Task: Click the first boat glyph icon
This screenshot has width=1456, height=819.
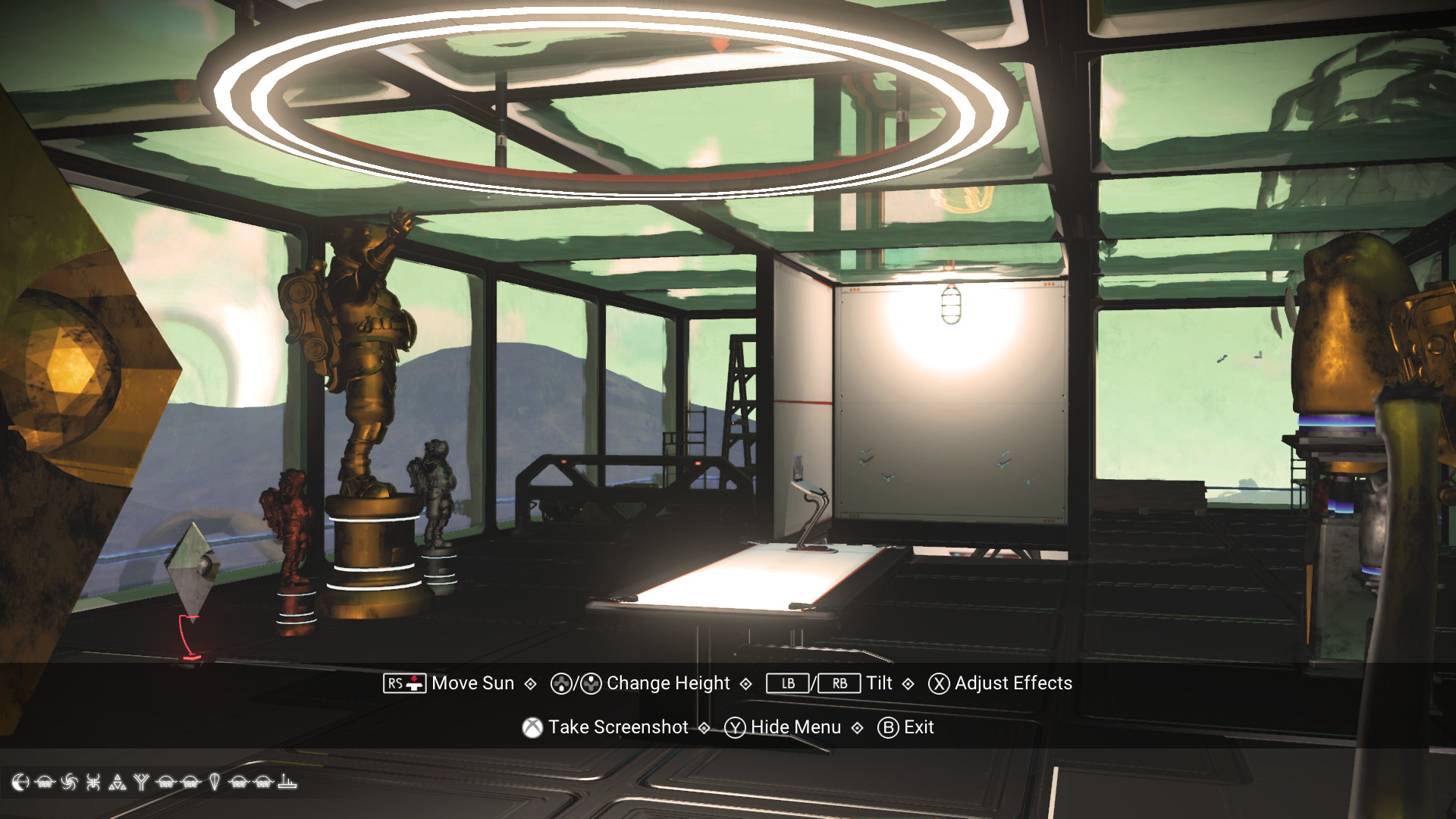Action: coord(45,782)
